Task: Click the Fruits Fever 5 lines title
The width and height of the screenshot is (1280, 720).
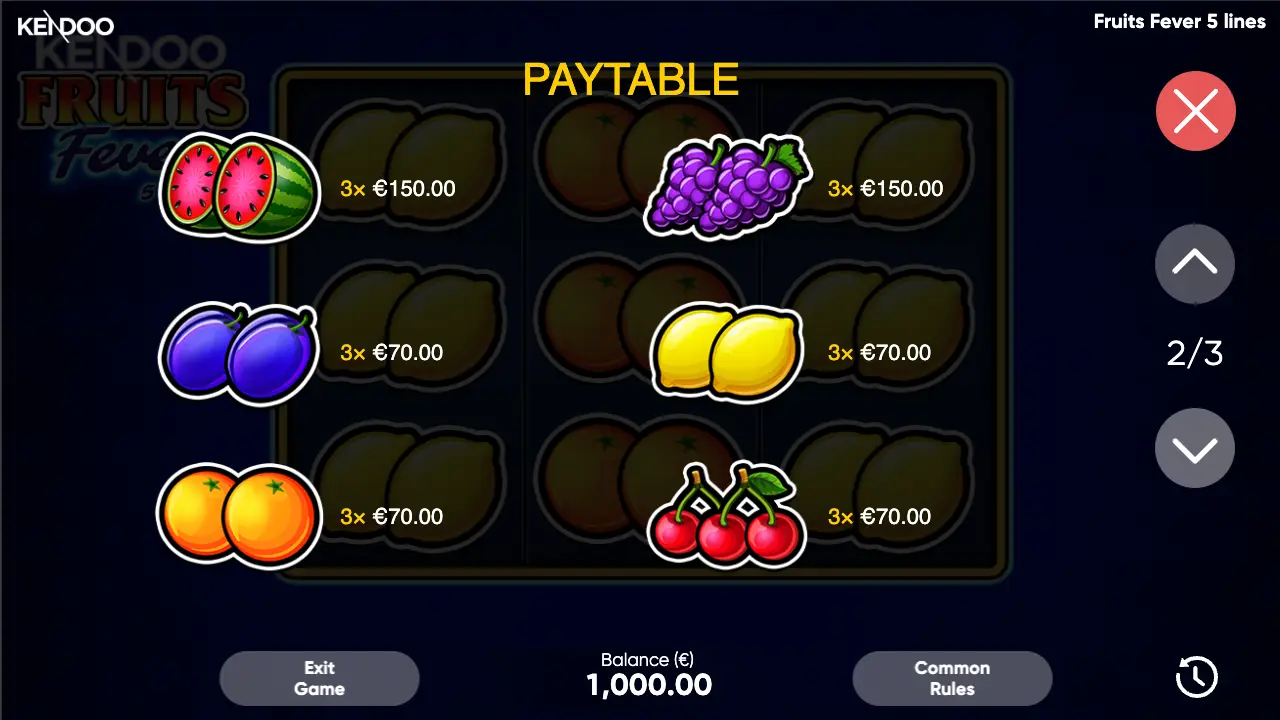Action: point(1180,21)
